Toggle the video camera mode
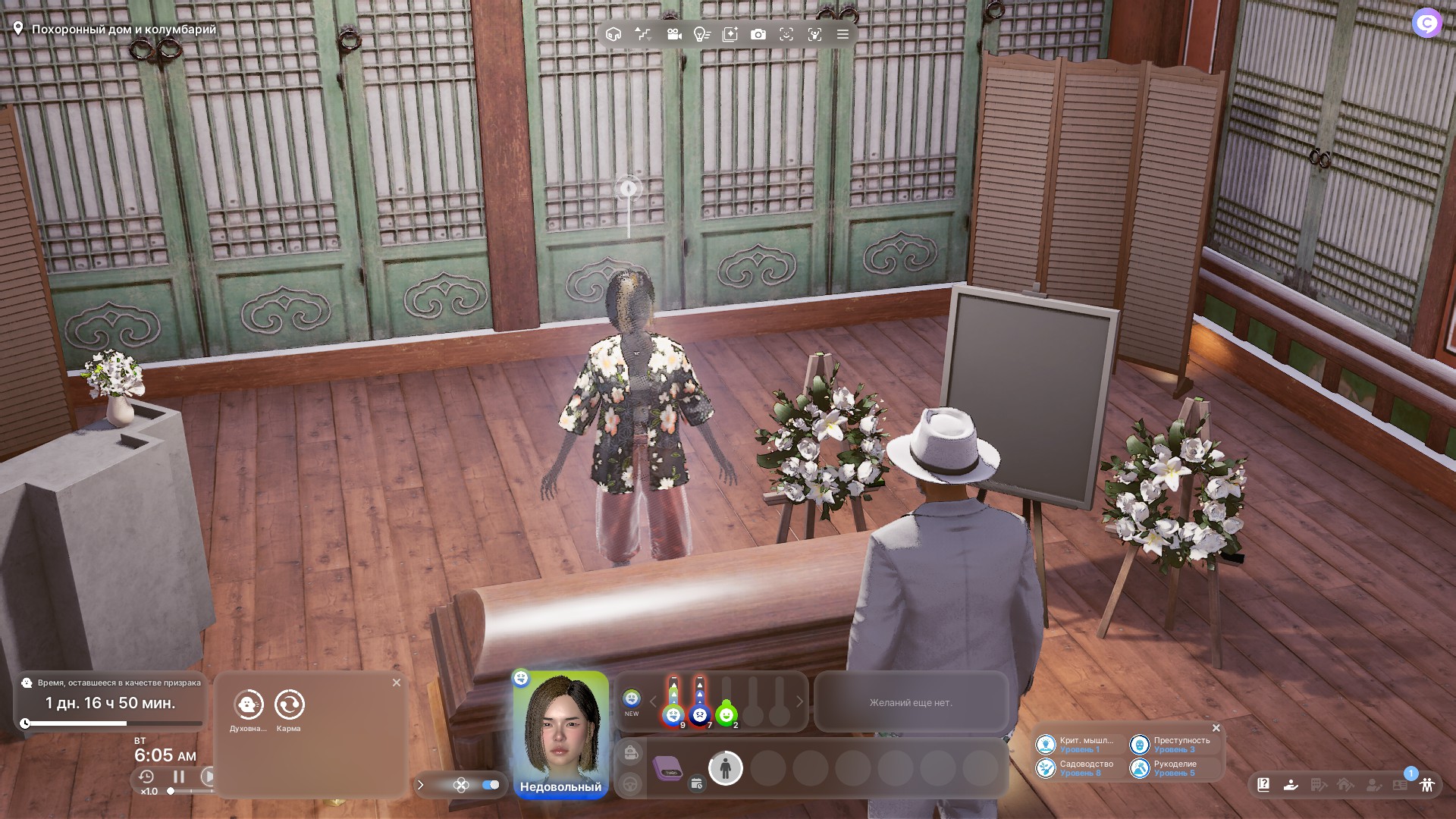 click(673, 34)
